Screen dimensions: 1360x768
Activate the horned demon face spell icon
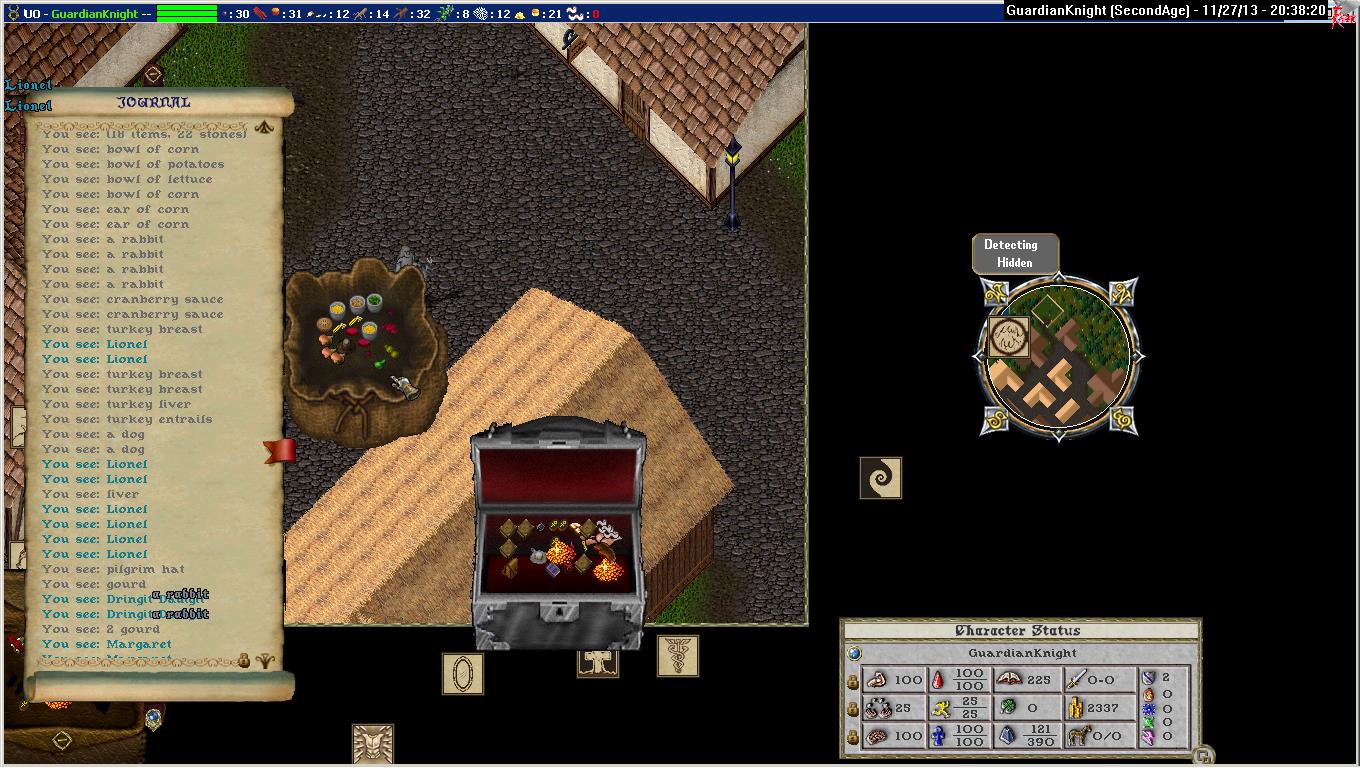tap(372, 744)
